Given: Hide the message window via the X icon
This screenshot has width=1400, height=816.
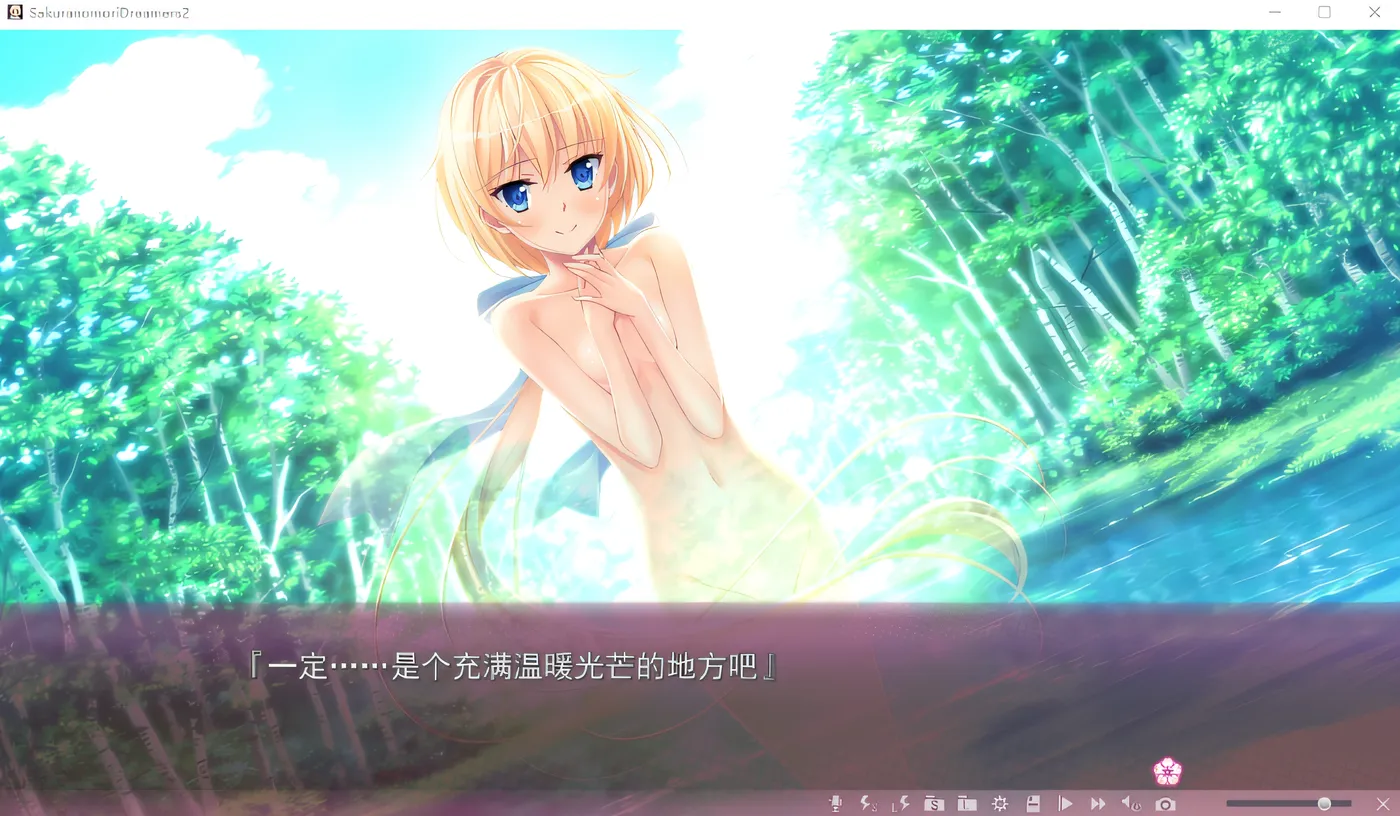Looking at the screenshot, I should 1383,803.
